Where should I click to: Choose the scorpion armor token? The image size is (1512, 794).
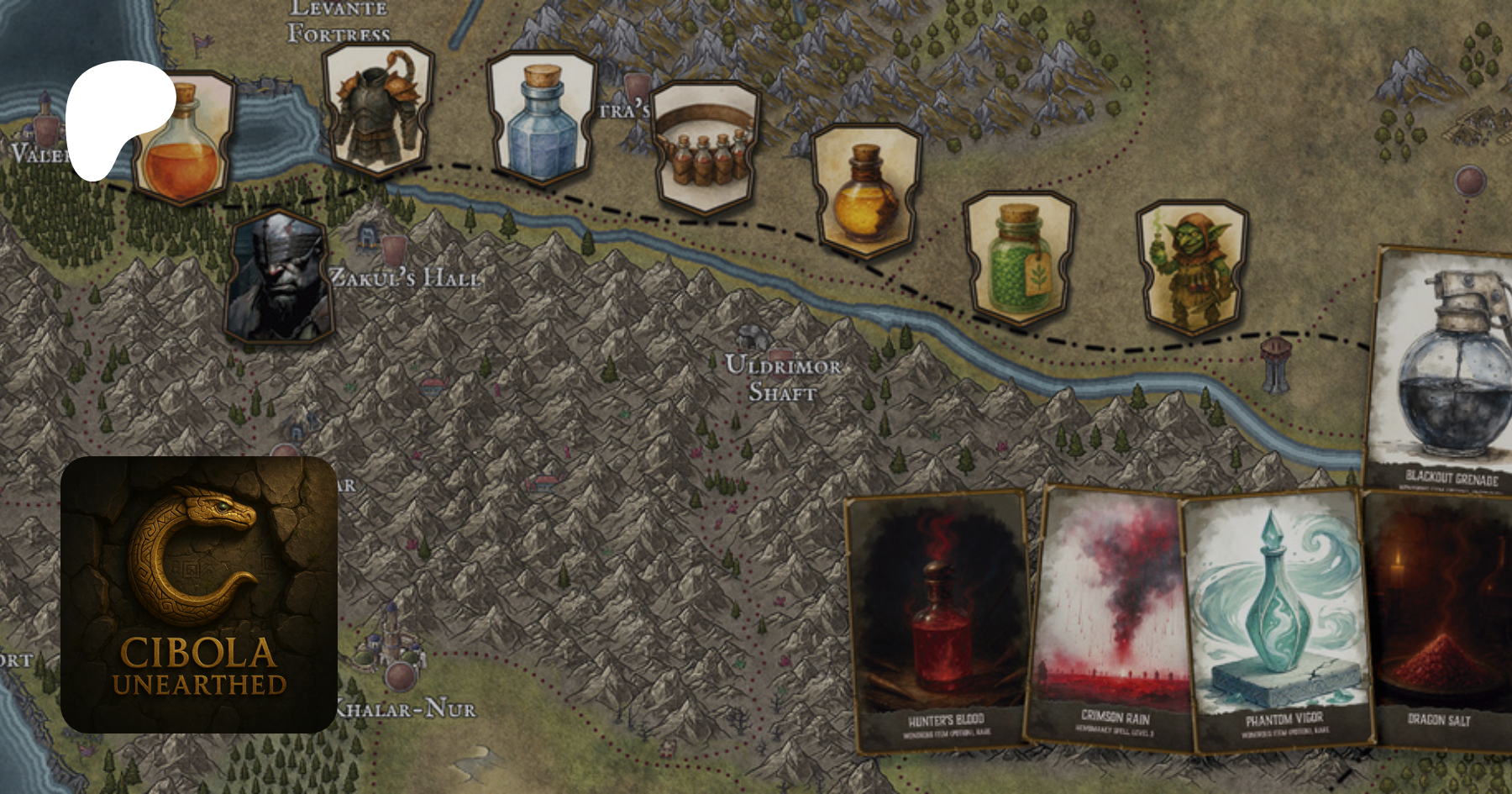tap(377, 109)
